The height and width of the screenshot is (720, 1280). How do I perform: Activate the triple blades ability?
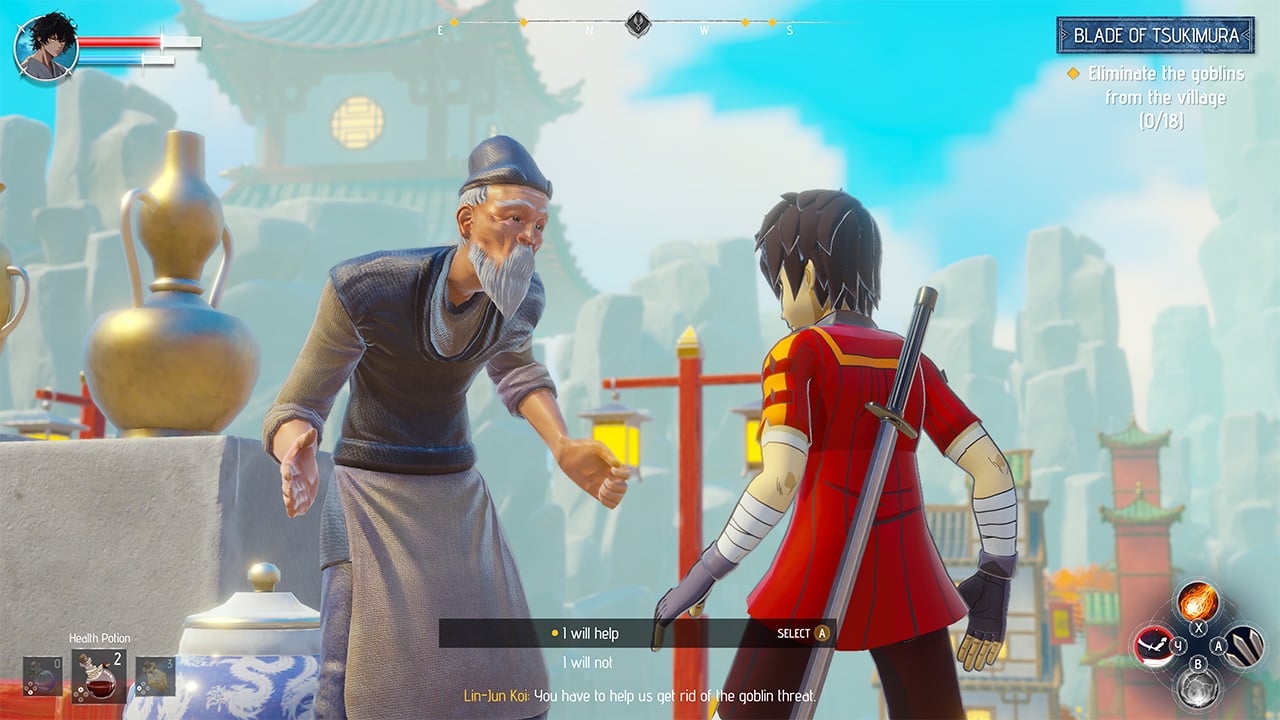pyautogui.click(x=1243, y=645)
